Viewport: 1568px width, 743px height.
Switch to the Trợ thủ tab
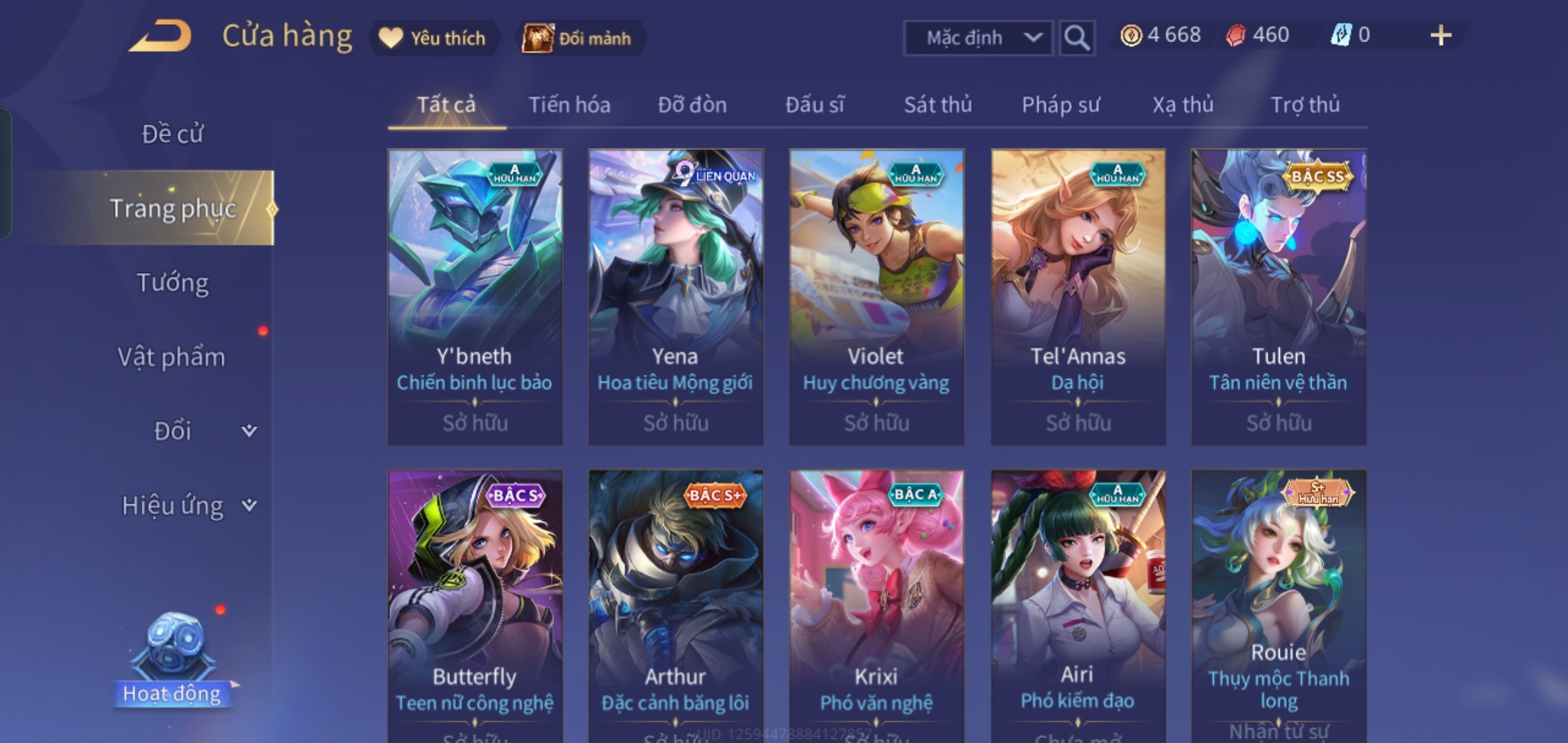click(1305, 105)
